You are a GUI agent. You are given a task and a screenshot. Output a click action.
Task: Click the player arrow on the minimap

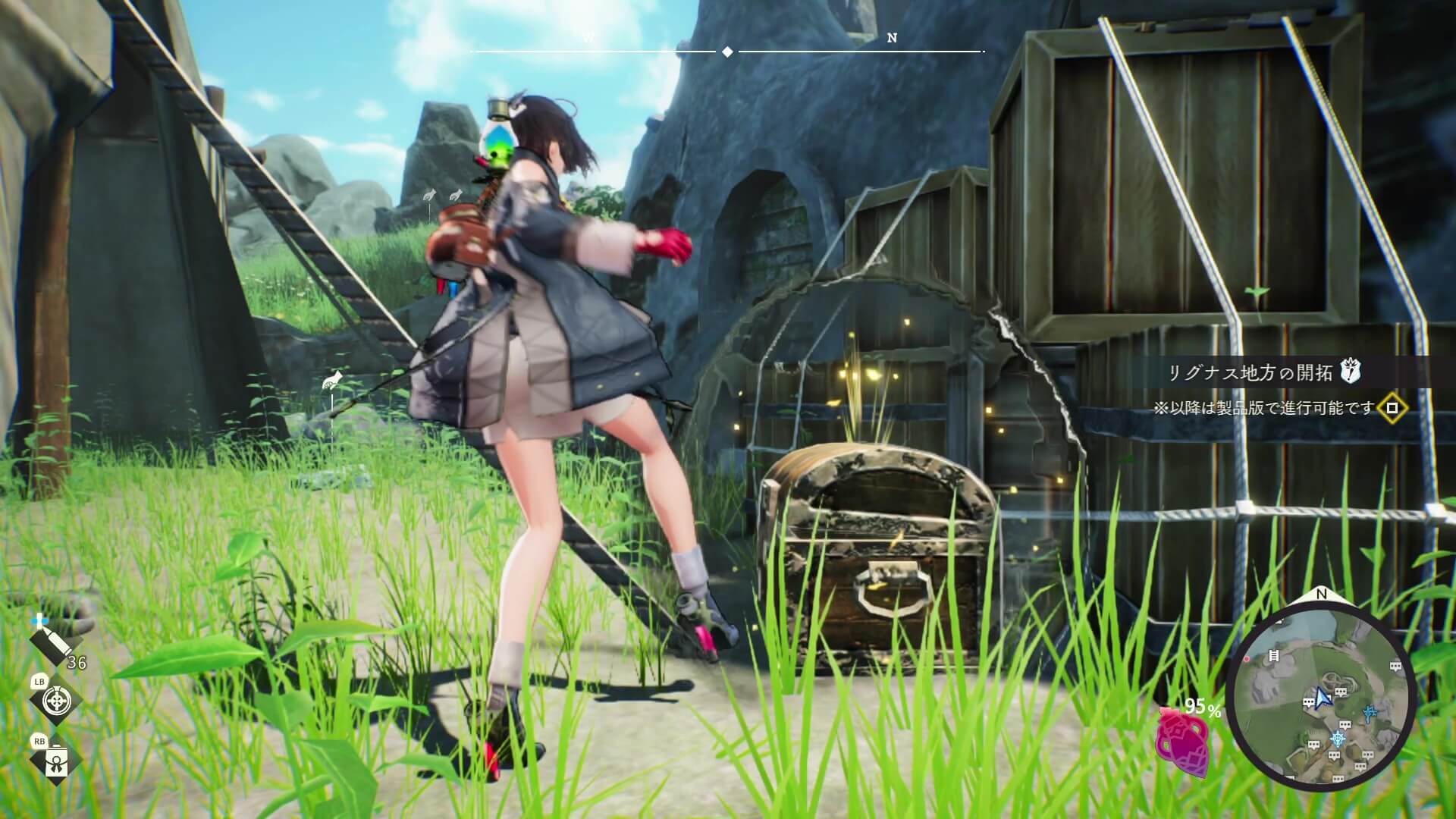1324,699
